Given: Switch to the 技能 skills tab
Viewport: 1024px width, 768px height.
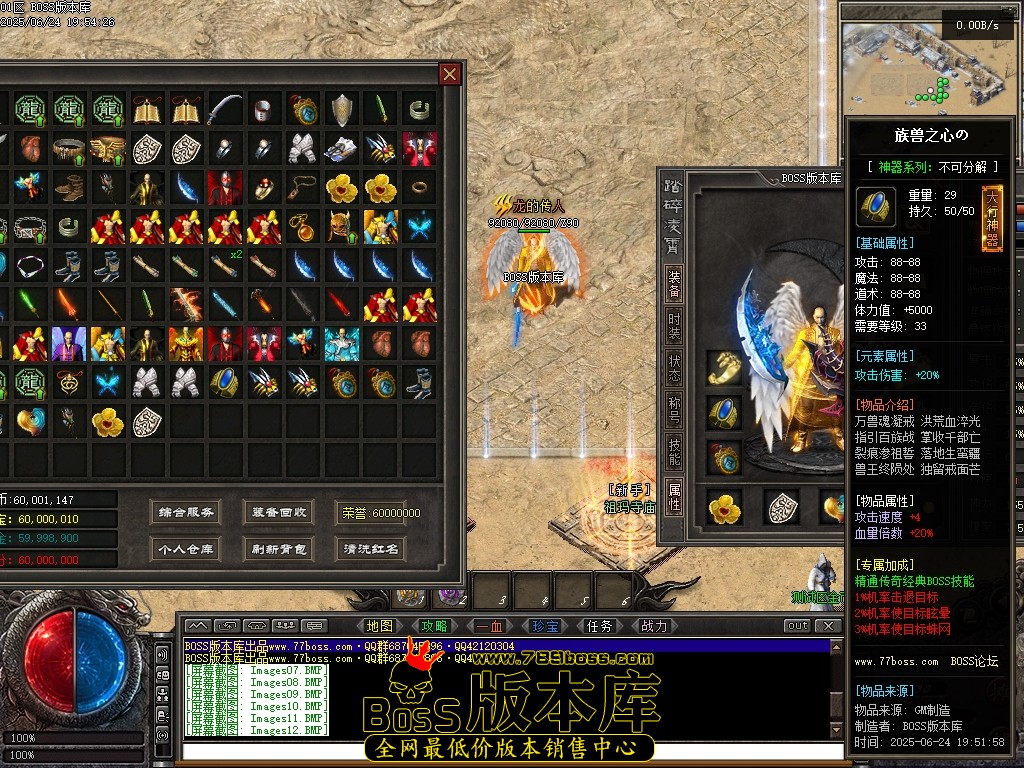Looking at the screenshot, I should coord(675,455).
